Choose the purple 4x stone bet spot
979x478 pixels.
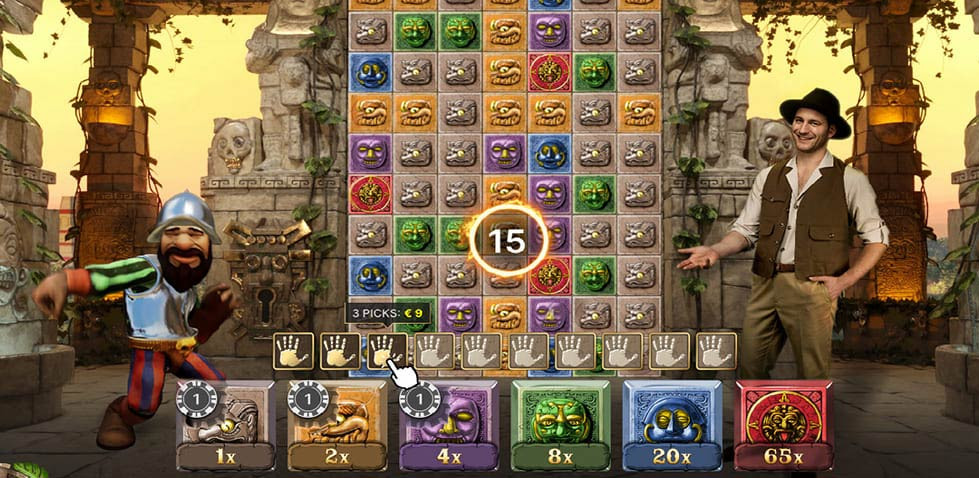pos(449,424)
